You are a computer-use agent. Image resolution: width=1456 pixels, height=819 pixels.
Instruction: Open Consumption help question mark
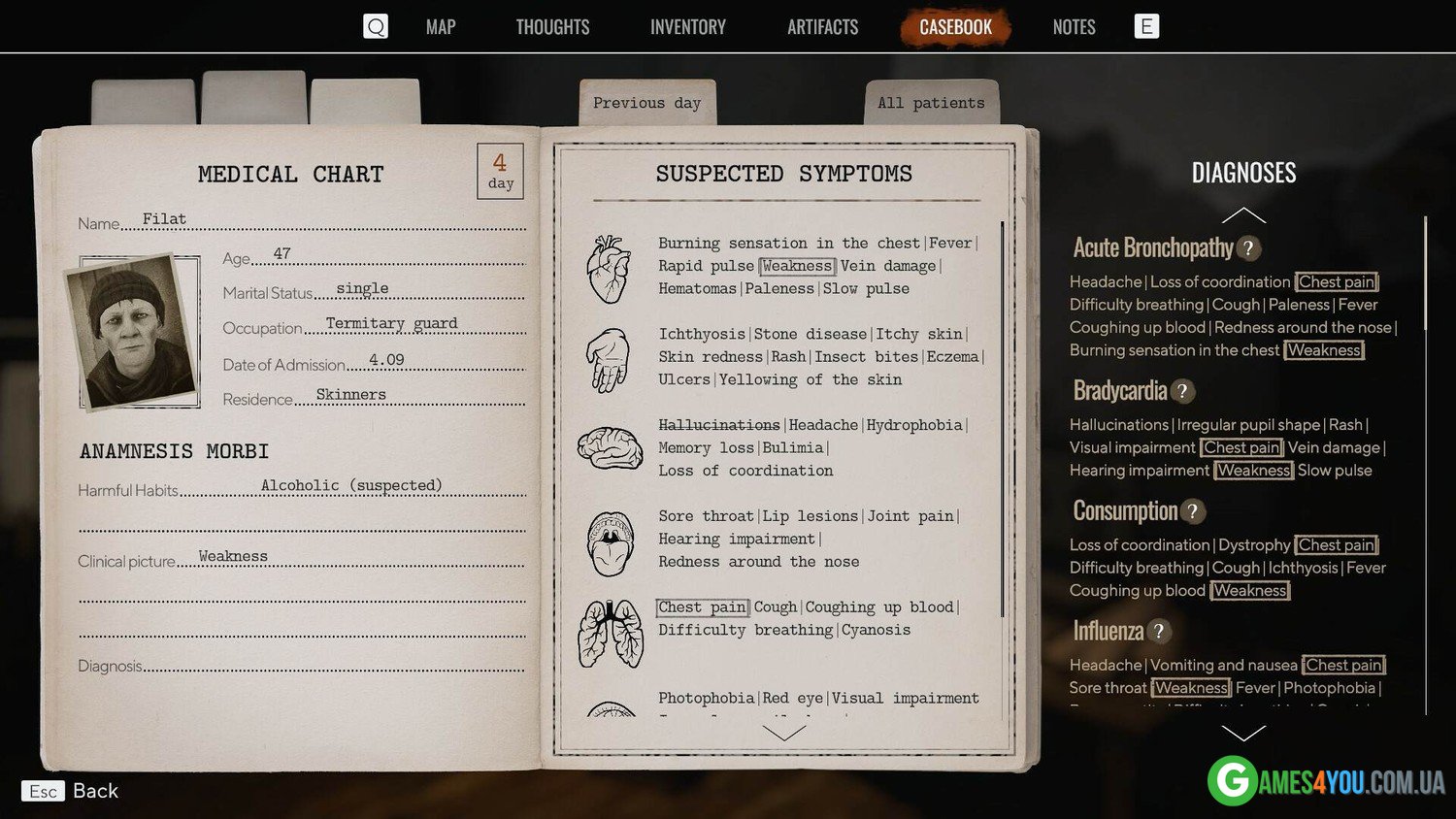(1193, 511)
